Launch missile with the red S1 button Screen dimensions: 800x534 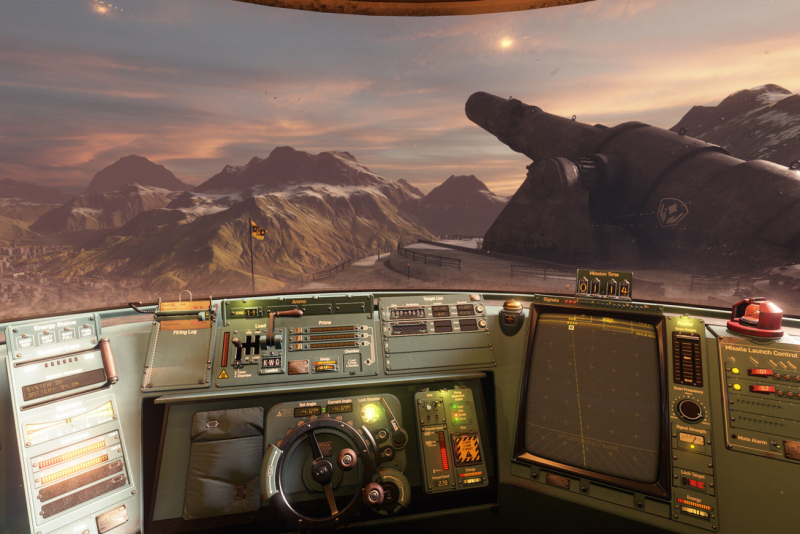pos(761,372)
